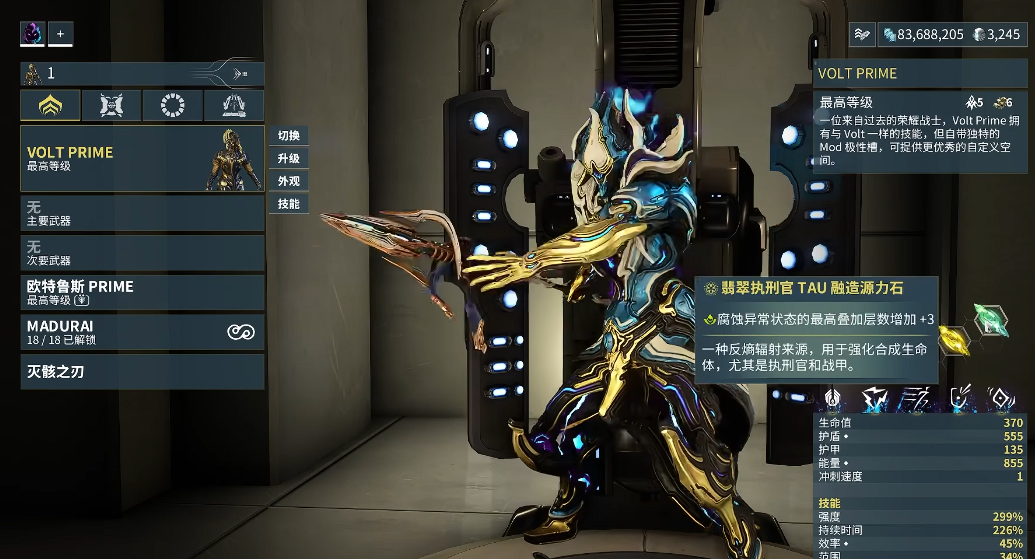
Task: Switch to the fourth loadout category tab
Action: tap(234, 105)
